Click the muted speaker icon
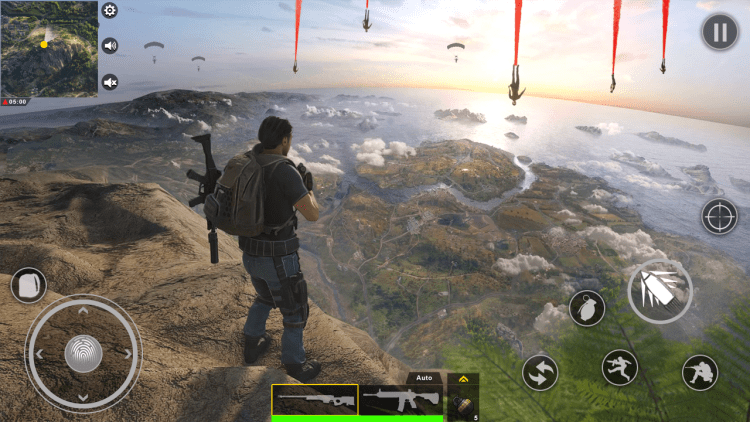Screen dimensions: 750x422 click(110, 82)
